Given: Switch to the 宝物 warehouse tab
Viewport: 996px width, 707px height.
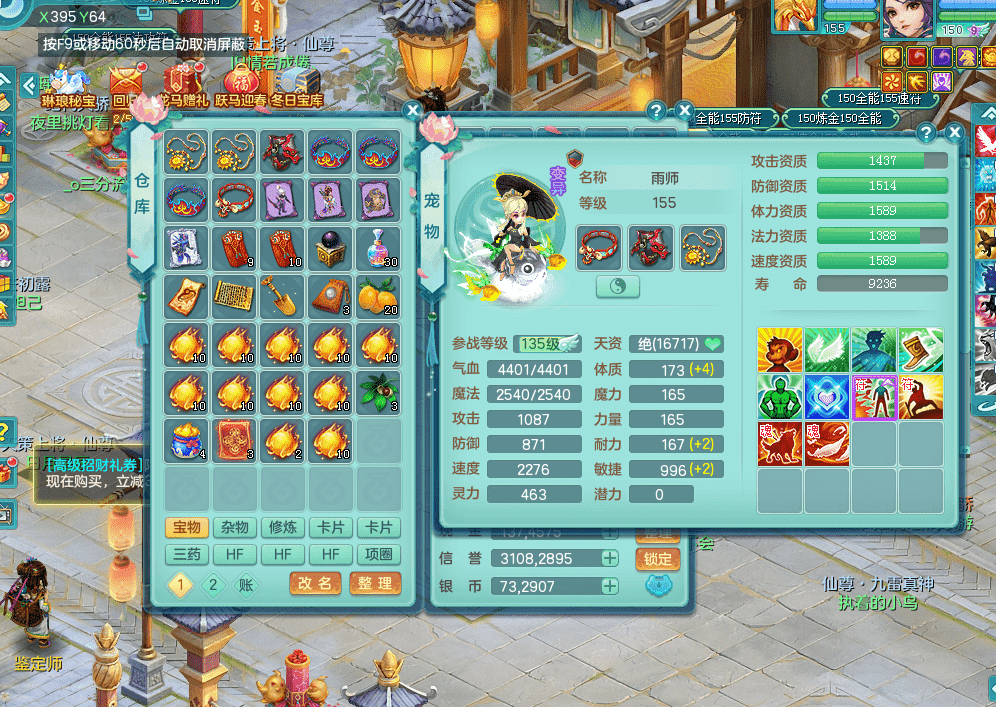Looking at the screenshot, I should [187, 528].
